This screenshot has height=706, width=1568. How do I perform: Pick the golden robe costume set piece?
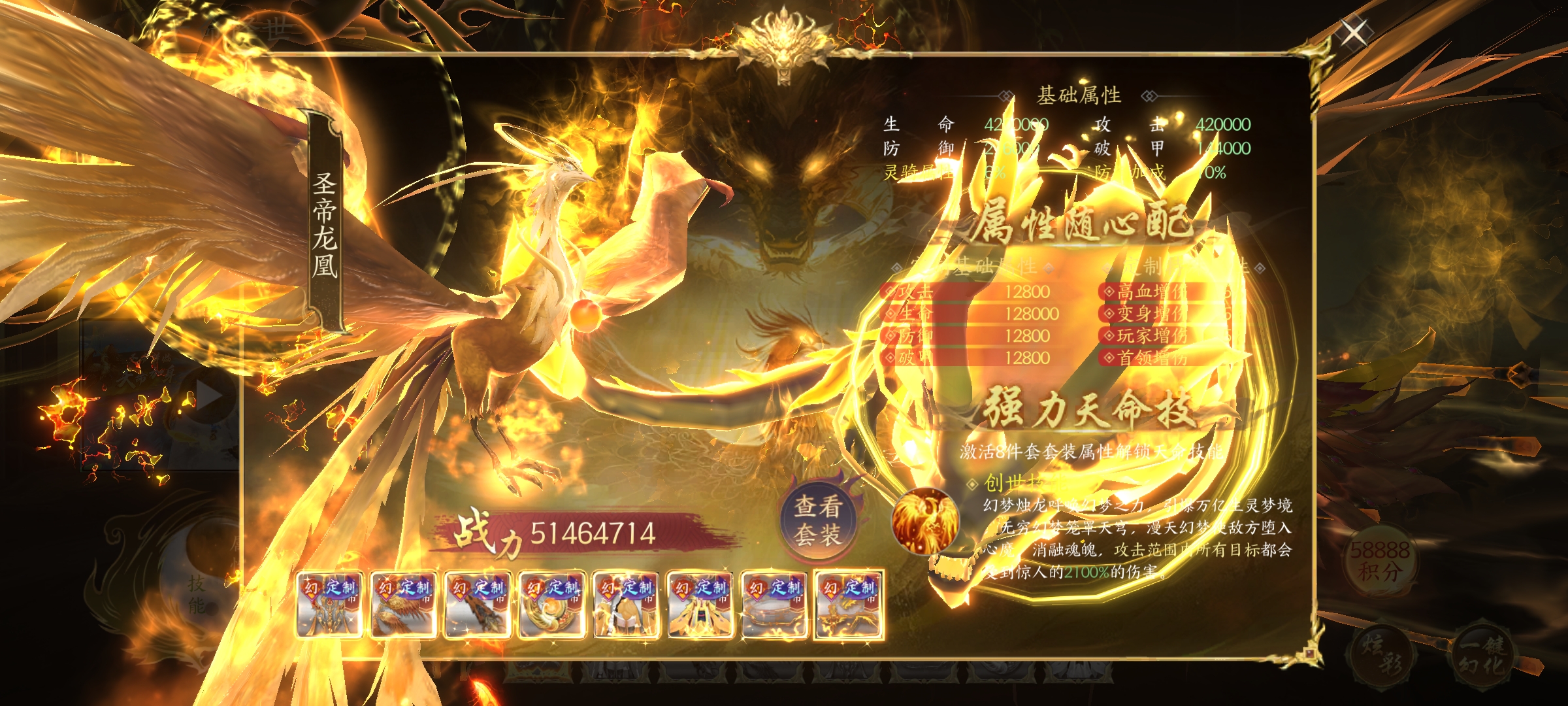[x=700, y=605]
